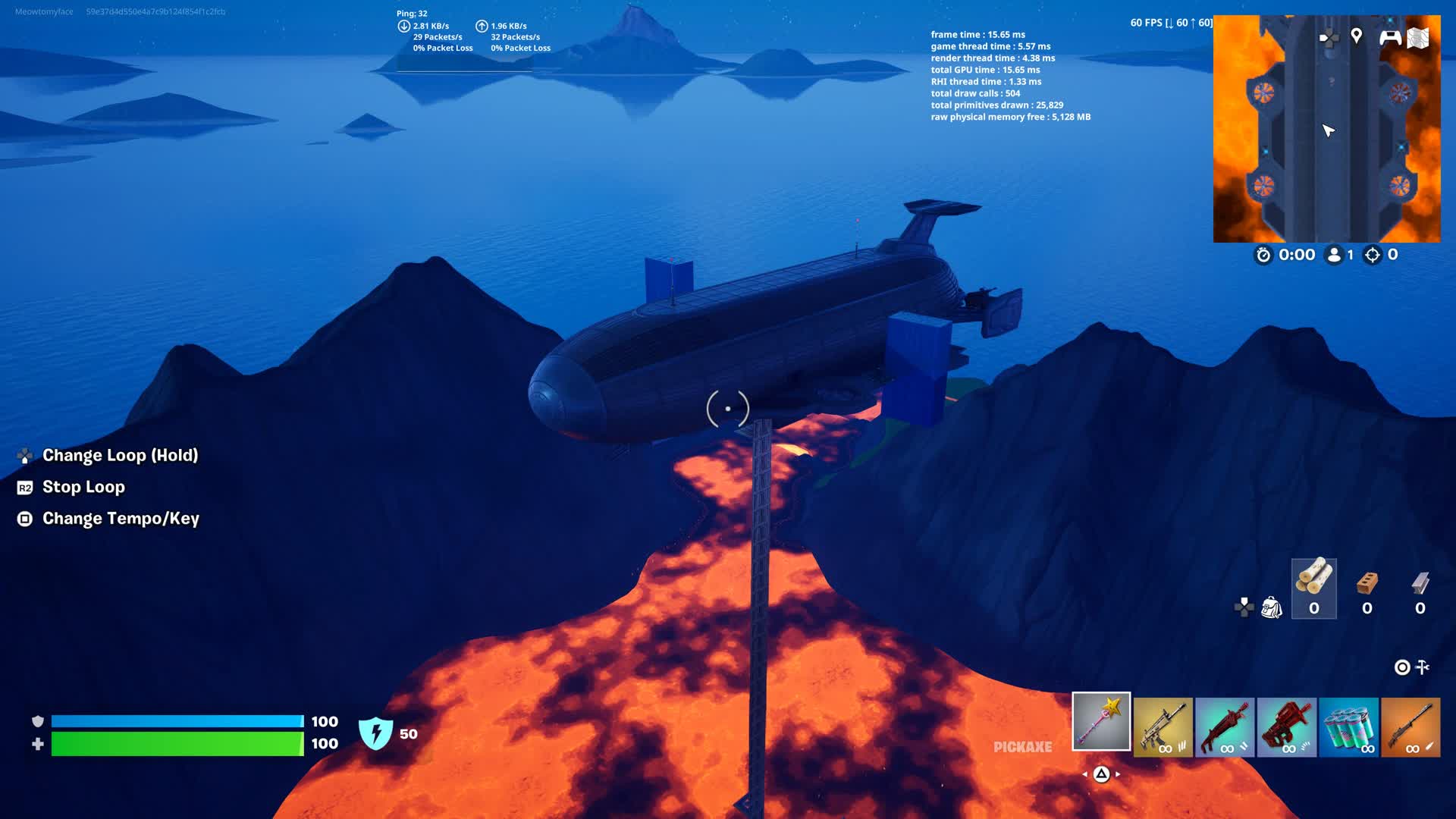
Task: Equip the orange hunting rifle slot
Action: 1410,727
